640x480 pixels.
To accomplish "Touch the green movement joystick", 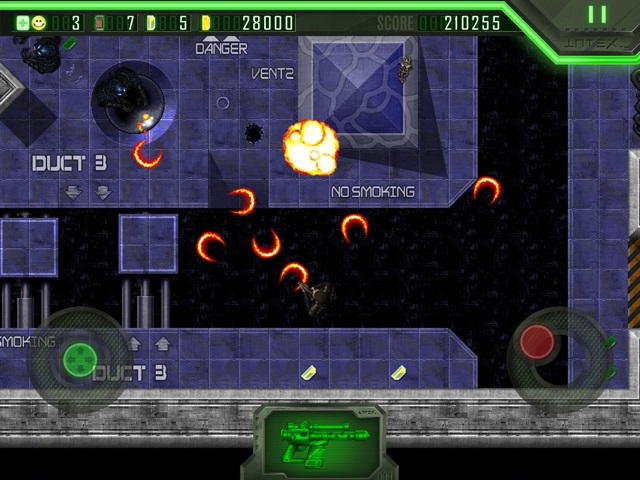I will pos(78,357).
